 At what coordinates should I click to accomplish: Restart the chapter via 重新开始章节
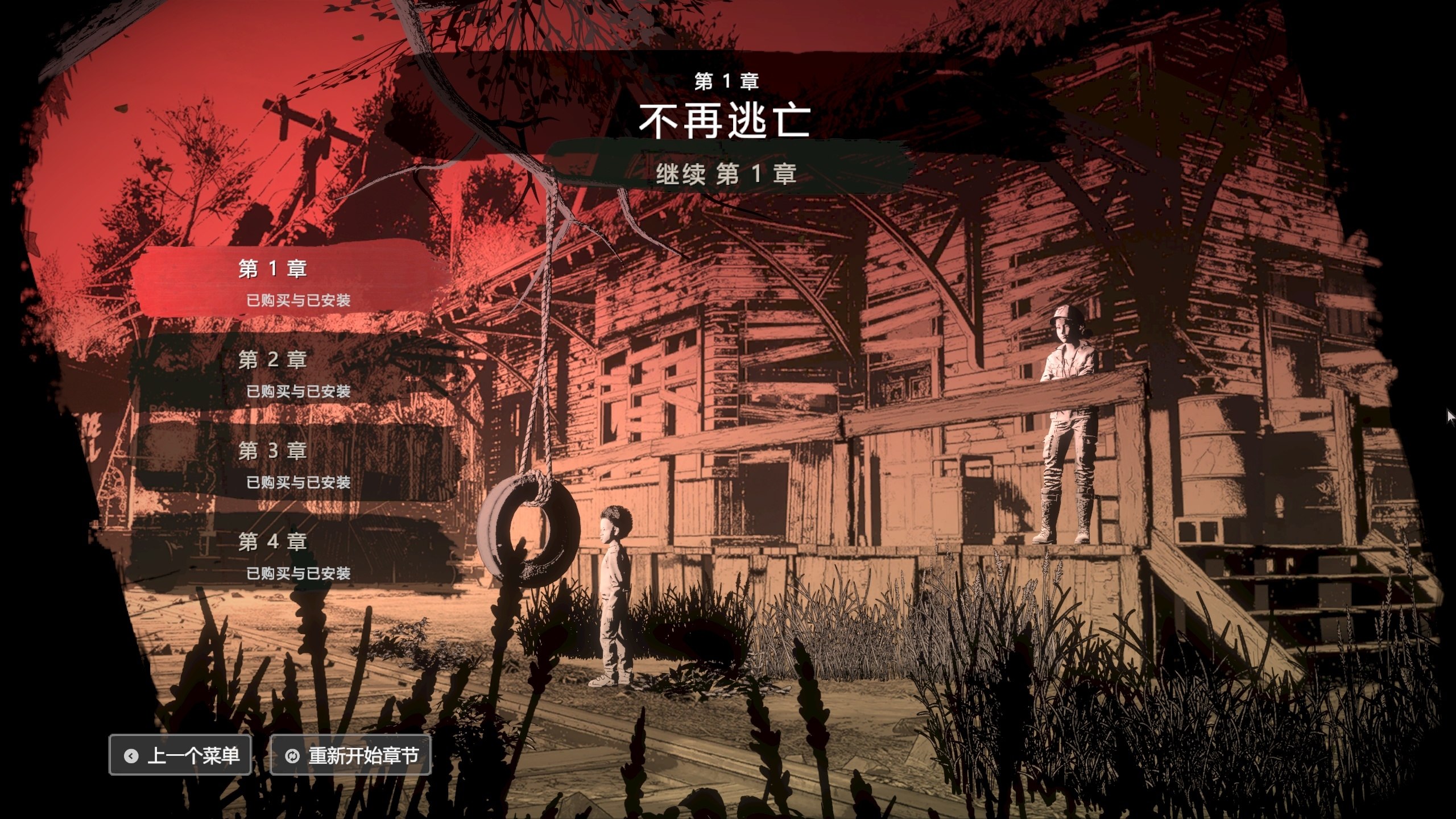click(x=351, y=755)
